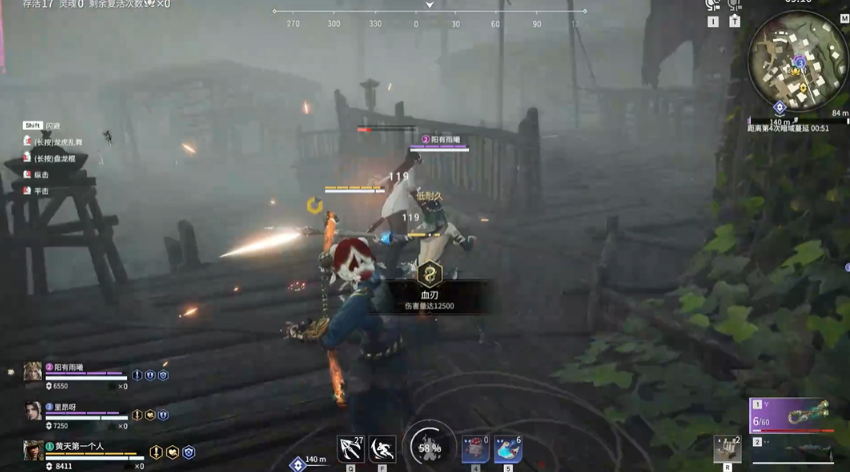
Task: Select teammate 阳有雨曦 portrait
Action: tap(33, 373)
